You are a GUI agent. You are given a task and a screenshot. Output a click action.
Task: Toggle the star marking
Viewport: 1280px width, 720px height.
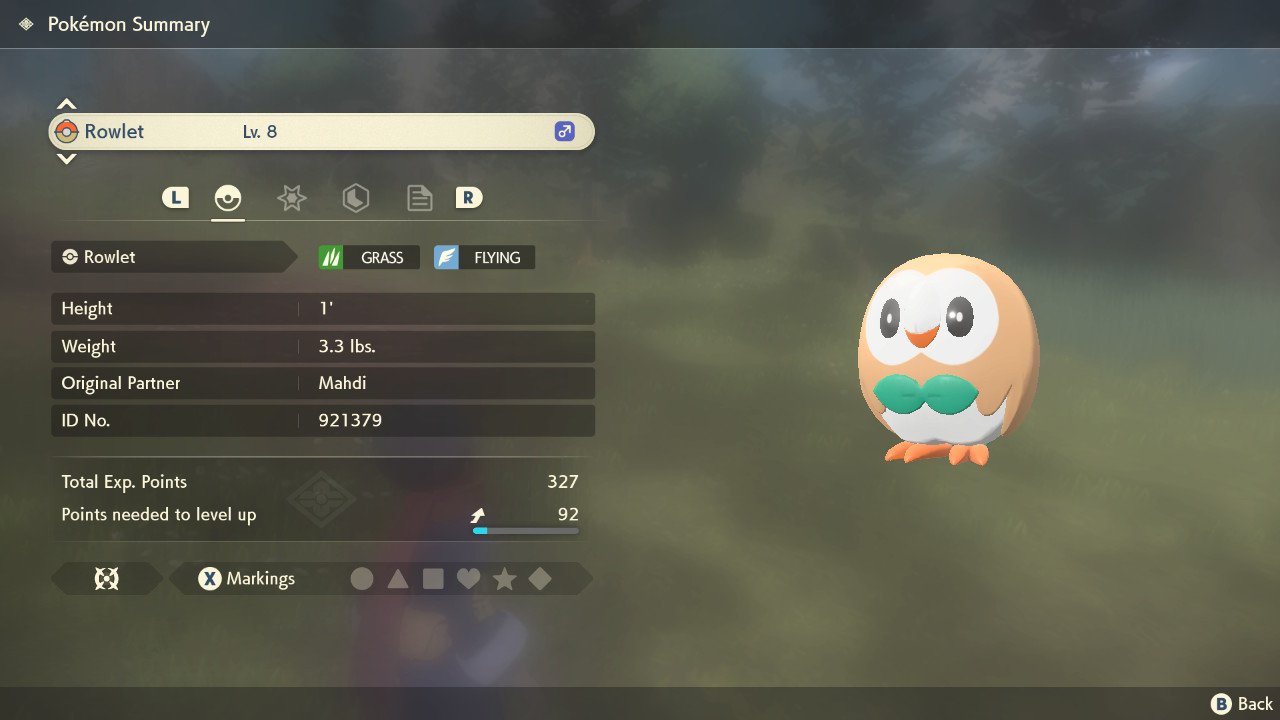pyautogui.click(x=504, y=579)
